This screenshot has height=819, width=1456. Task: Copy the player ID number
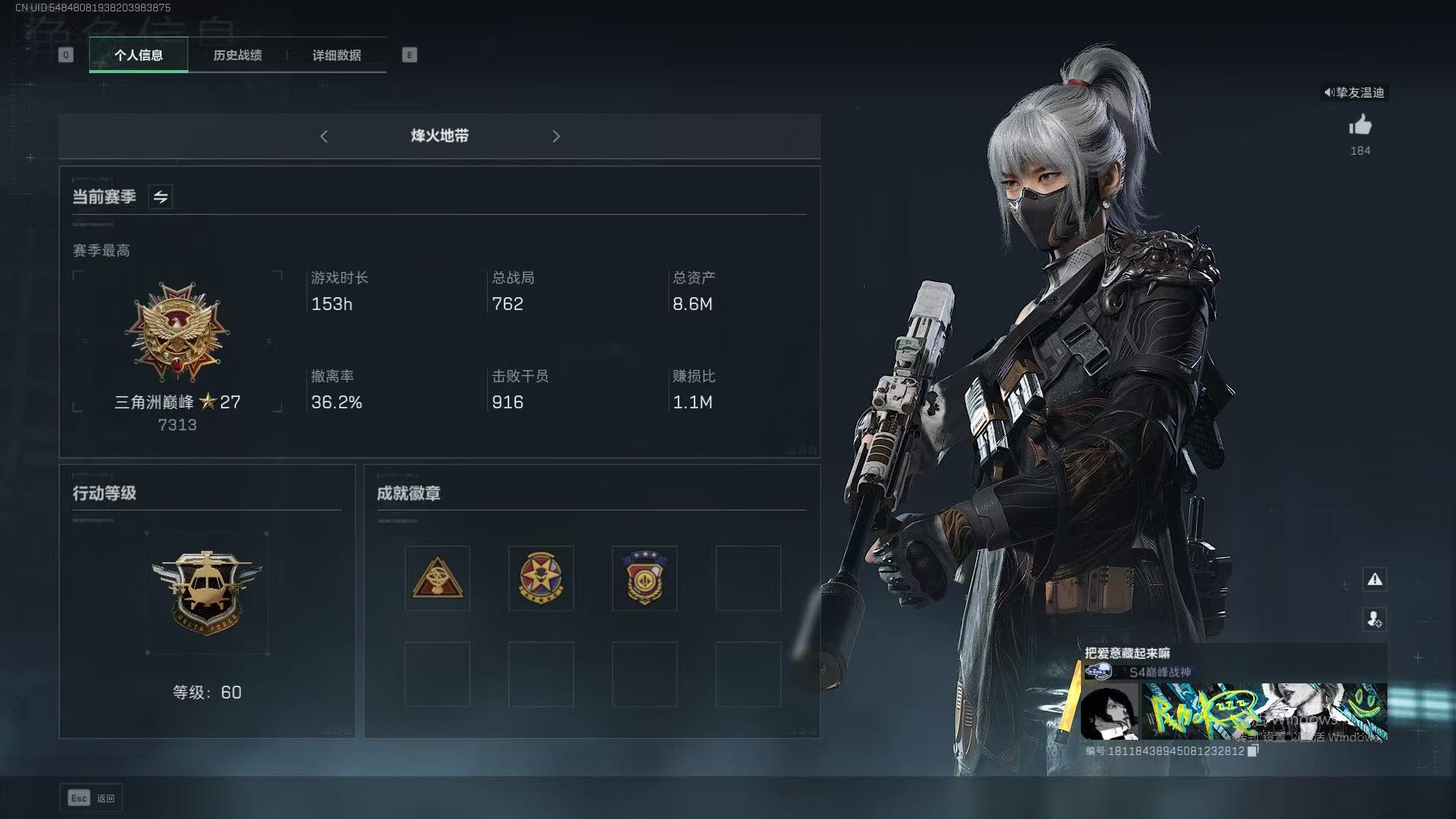(x=1252, y=751)
